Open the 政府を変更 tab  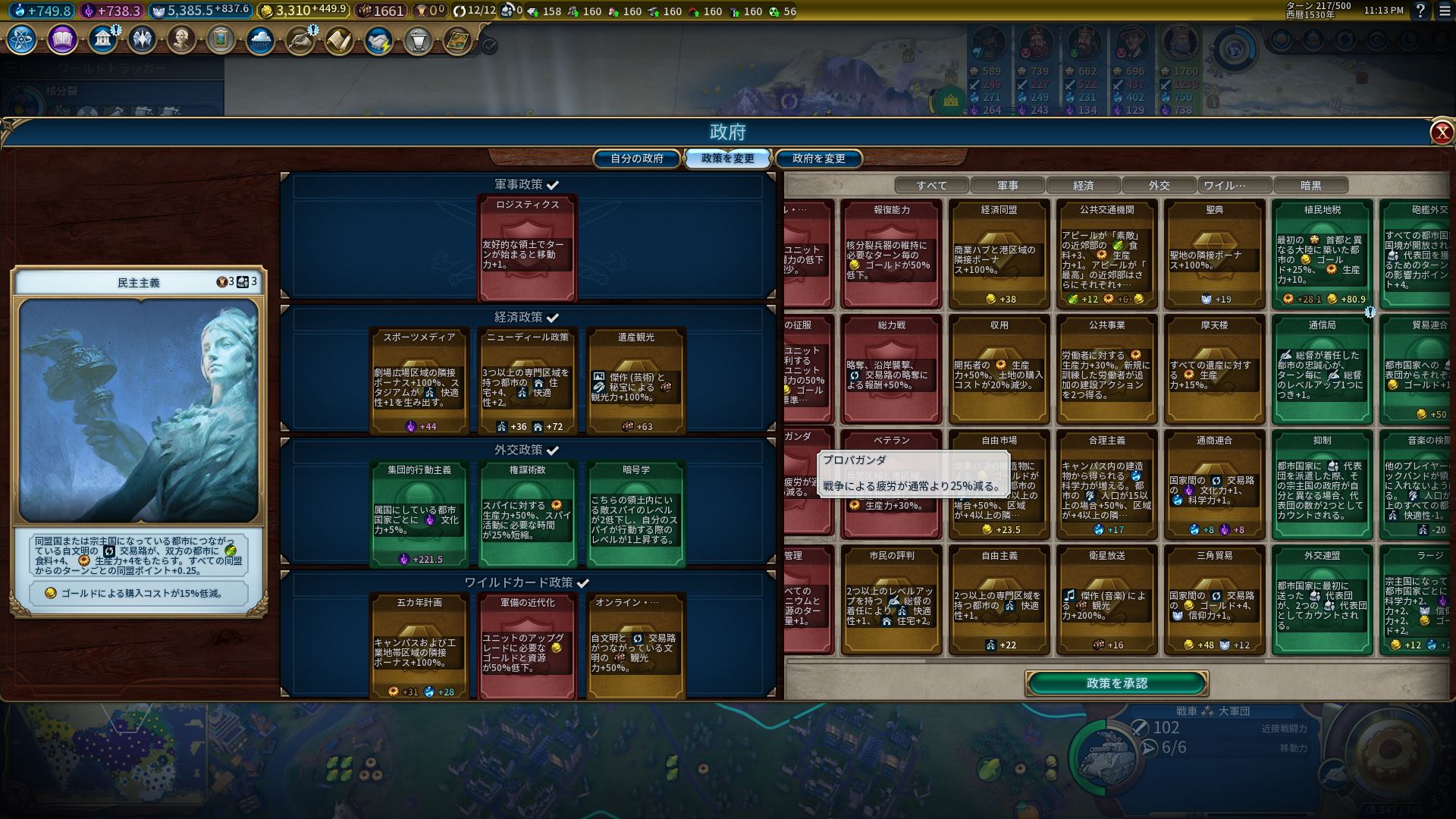818,158
